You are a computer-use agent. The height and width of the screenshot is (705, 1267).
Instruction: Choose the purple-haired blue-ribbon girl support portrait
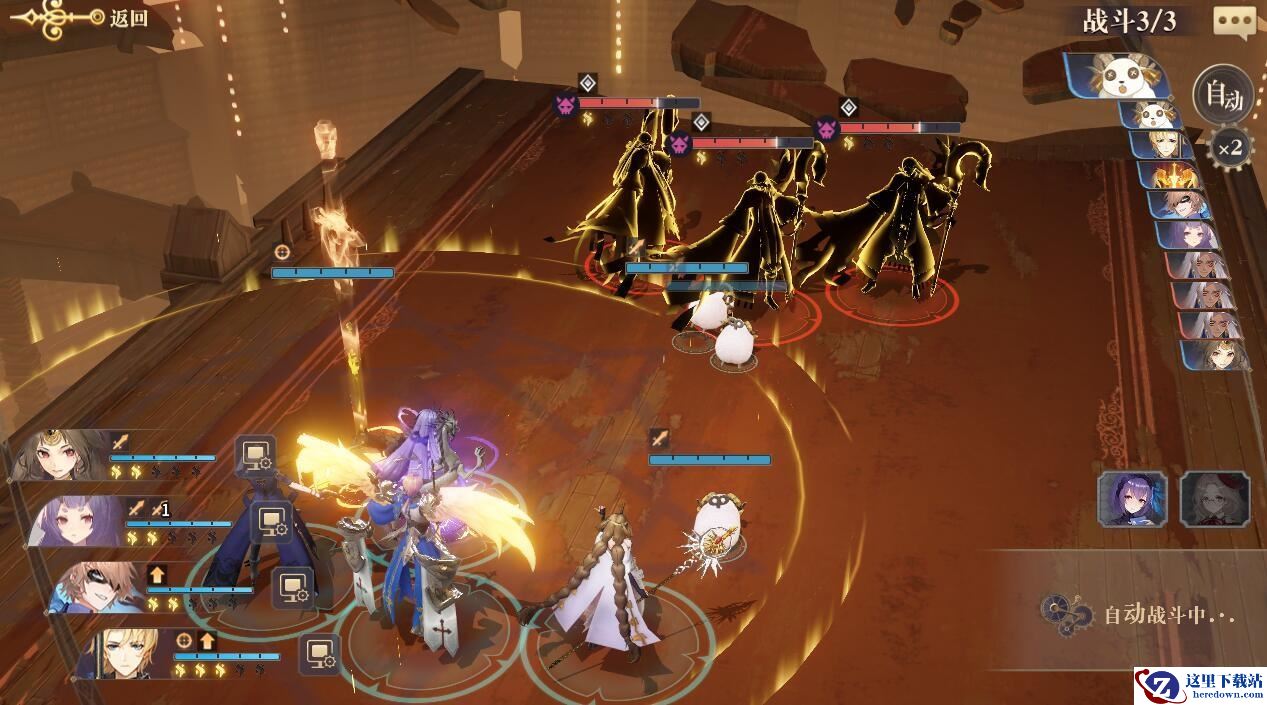click(1132, 499)
